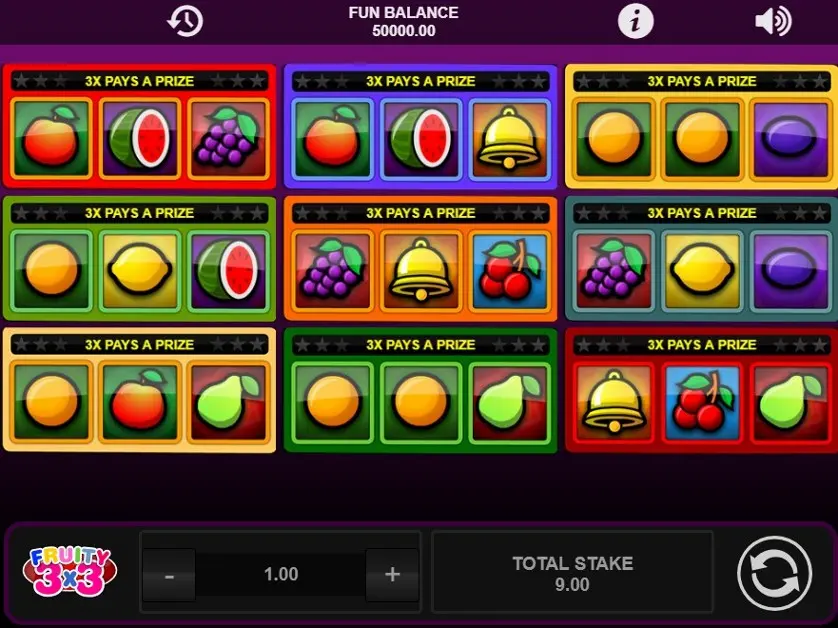Screen dimensions: 838x628
Task: Toggle the sound speaker icon
Action: 772,21
